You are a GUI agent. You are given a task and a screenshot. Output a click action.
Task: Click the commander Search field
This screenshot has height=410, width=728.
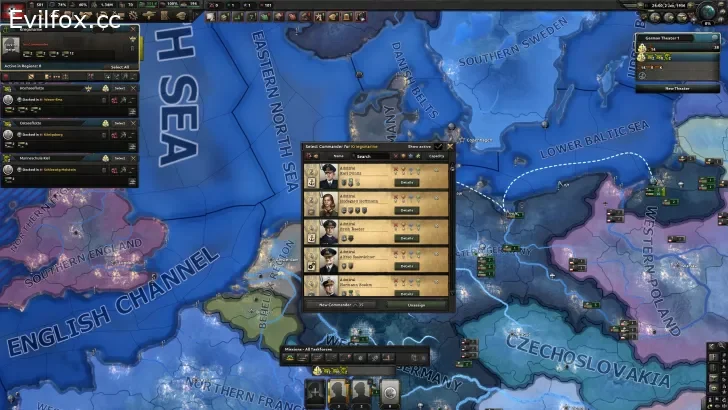point(366,156)
